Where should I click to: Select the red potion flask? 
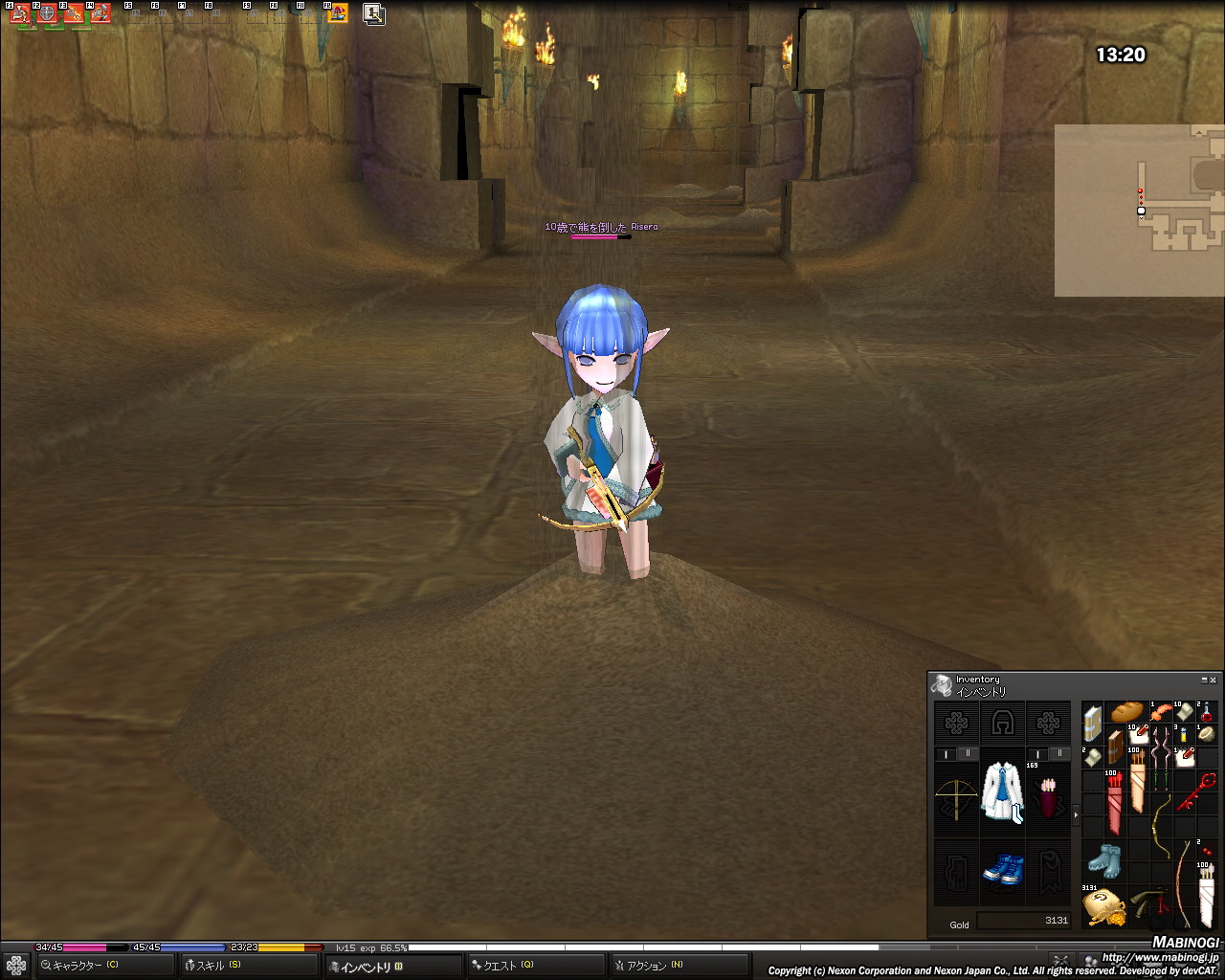1207,713
